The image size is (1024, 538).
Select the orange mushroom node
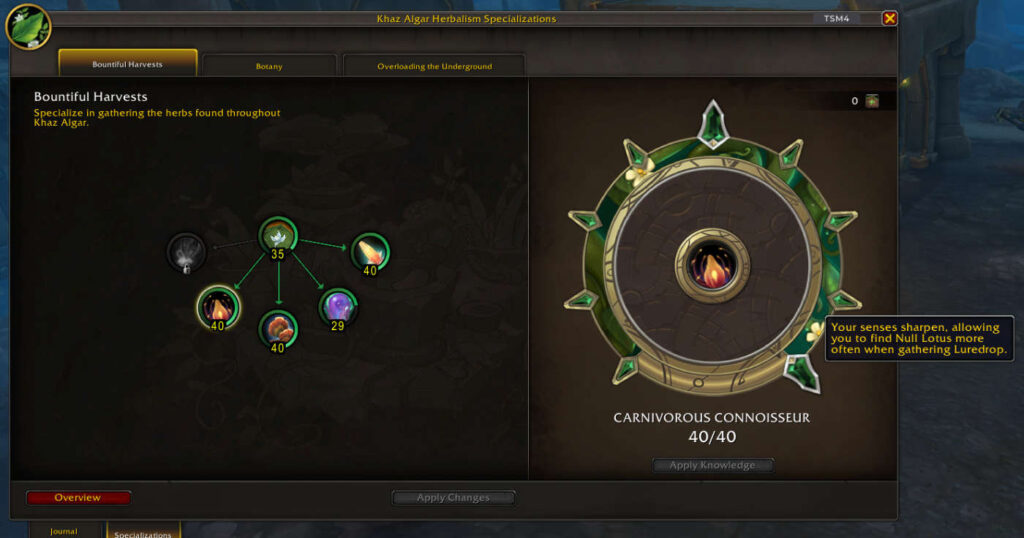coord(277,327)
